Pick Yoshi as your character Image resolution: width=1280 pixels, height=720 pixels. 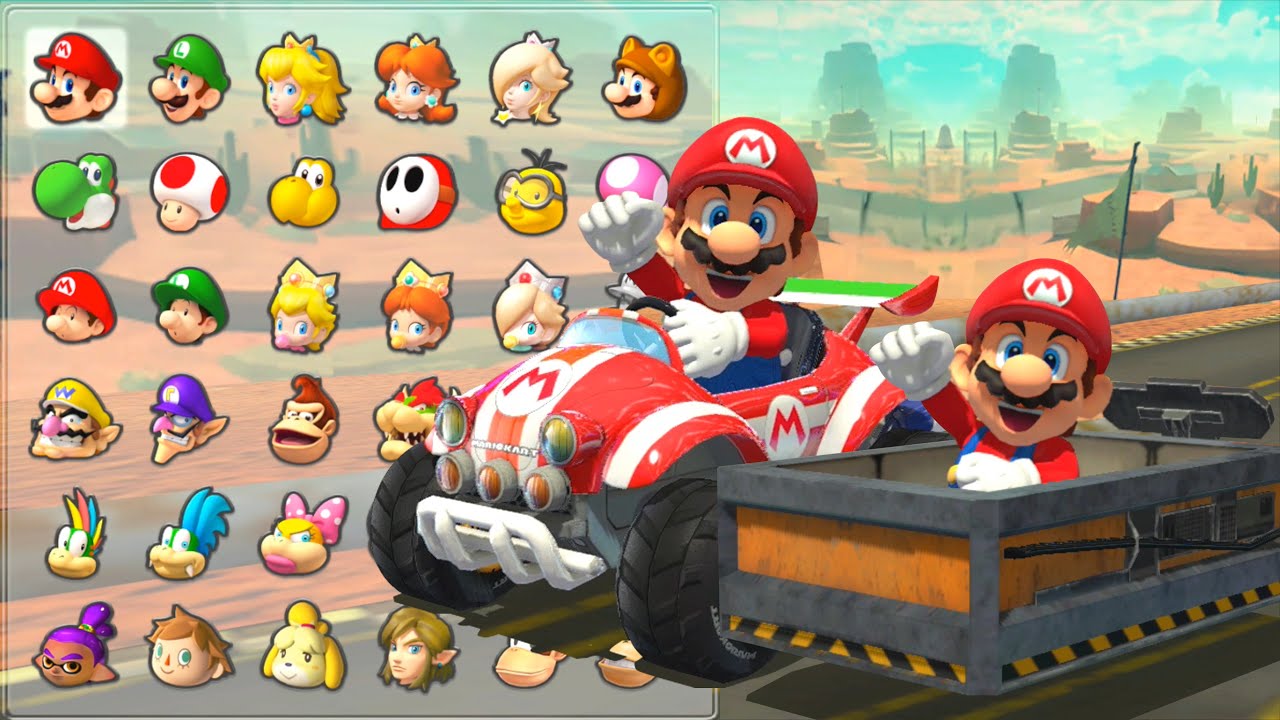pyautogui.click(x=76, y=191)
